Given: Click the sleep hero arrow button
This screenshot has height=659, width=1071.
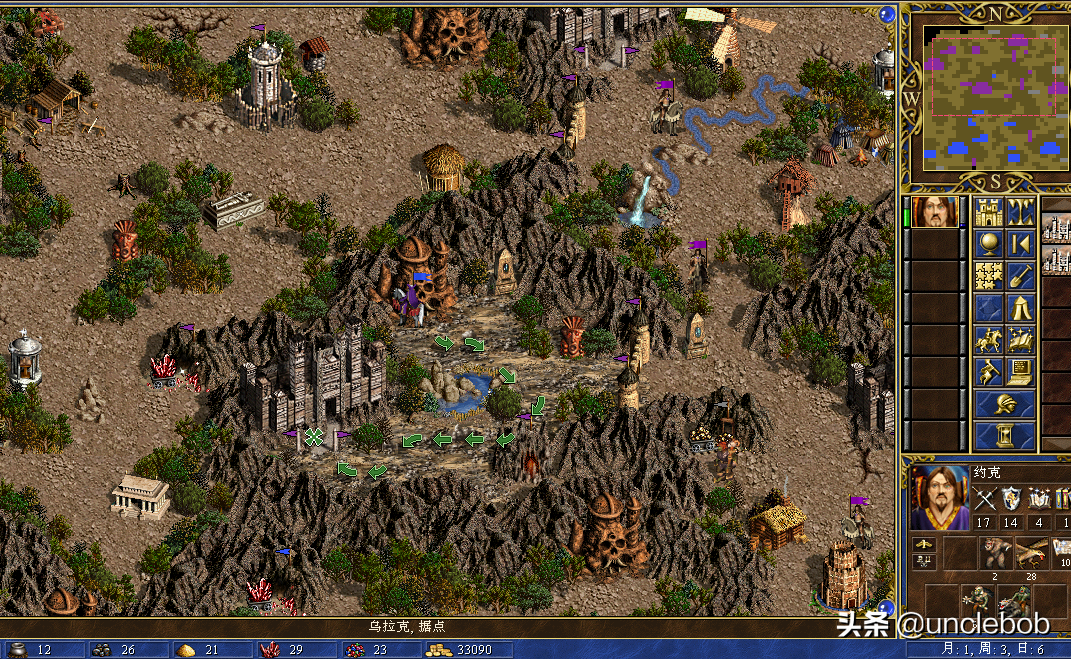Looking at the screenshot, I should [x=1020, y=244].
